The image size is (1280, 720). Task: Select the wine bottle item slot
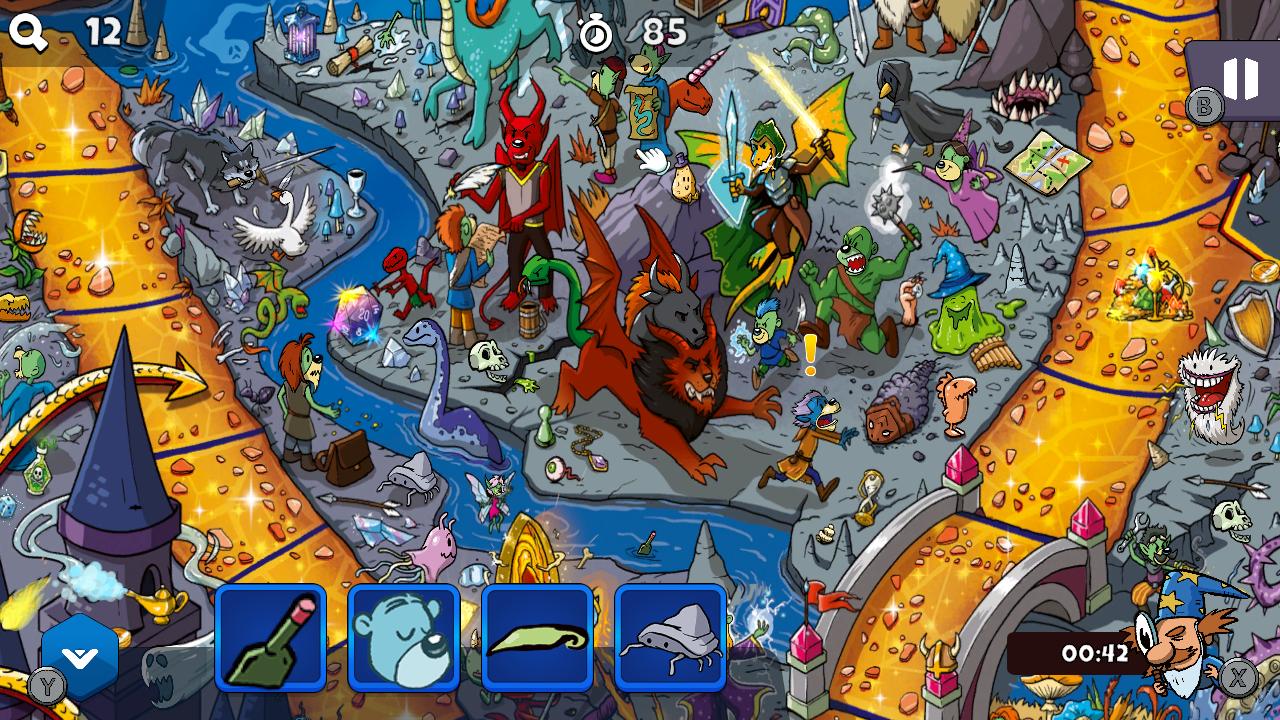pyautogui.click(x=270, y=637)
